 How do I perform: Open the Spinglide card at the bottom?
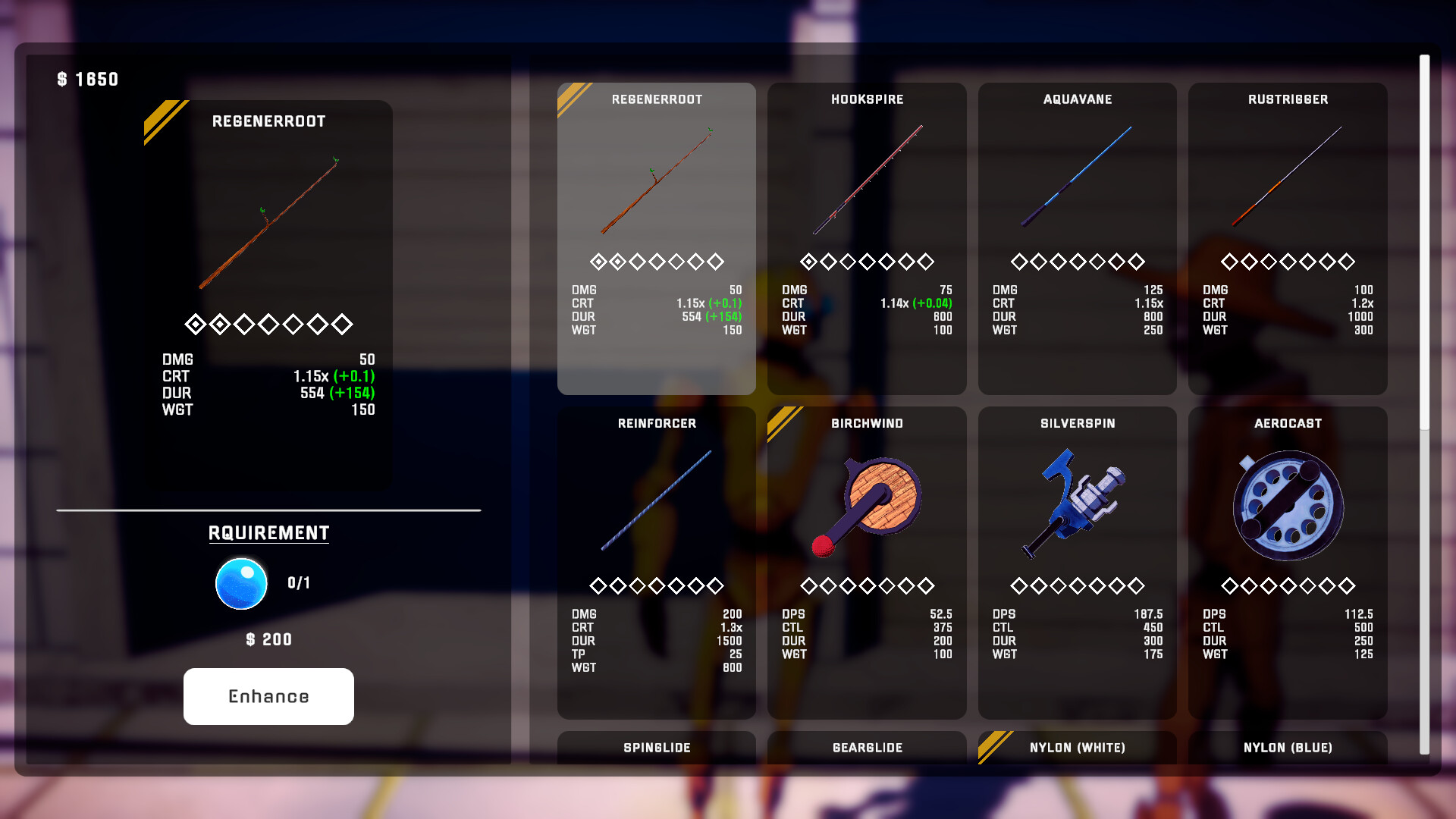click(656, 748)
